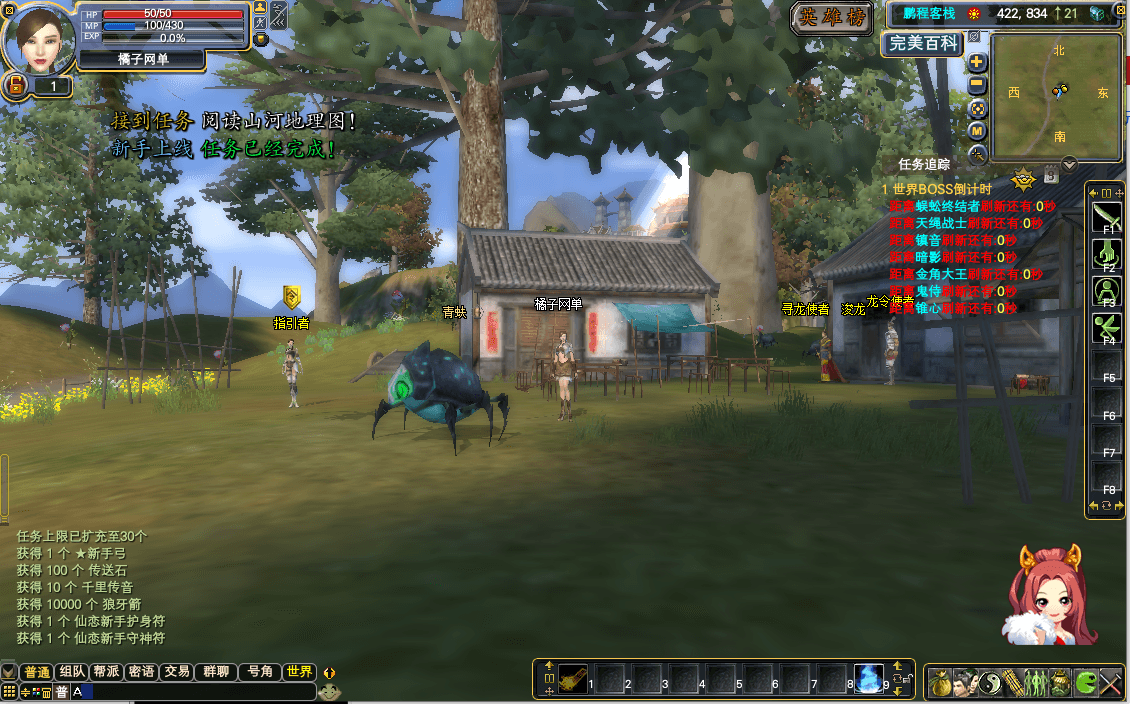The image size is (1130, 704).
Task: Collapse the minimap with the down-arrow button
Action: point(1069,164)
